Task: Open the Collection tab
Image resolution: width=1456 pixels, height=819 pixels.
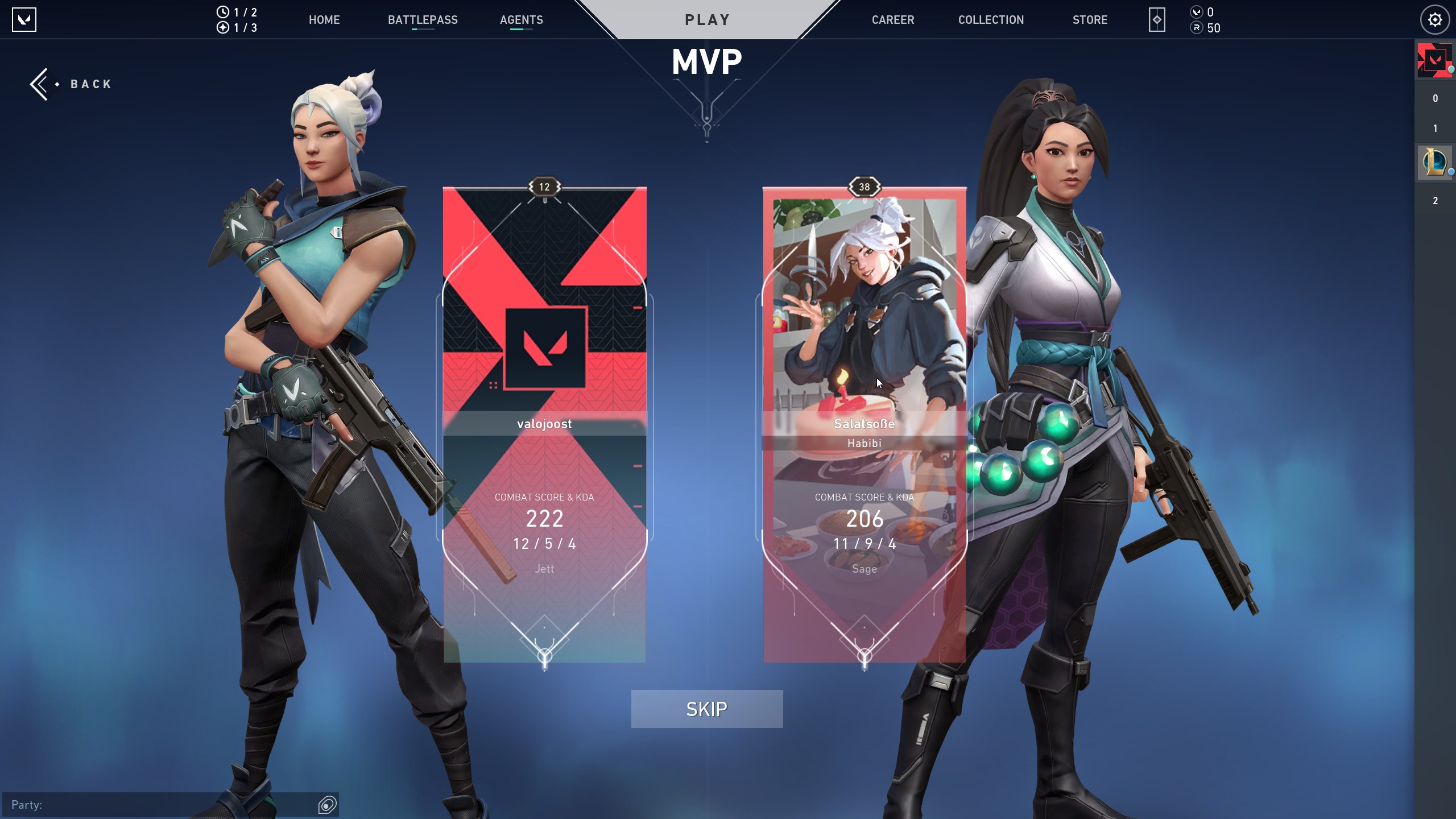Action: click(x=991, y=20)
